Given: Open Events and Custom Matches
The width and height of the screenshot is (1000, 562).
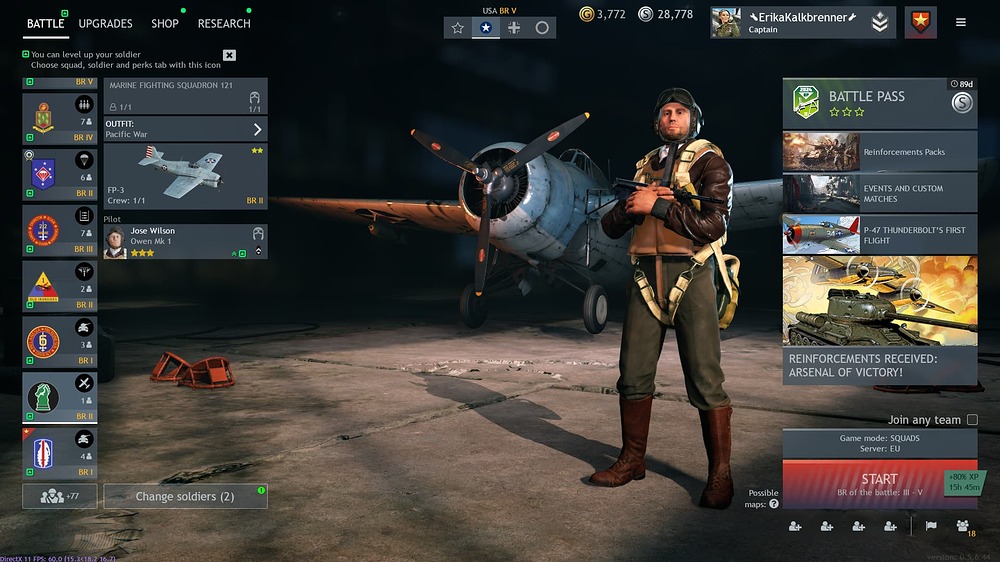Looking at the screenshot, I should tap(879, 193).
